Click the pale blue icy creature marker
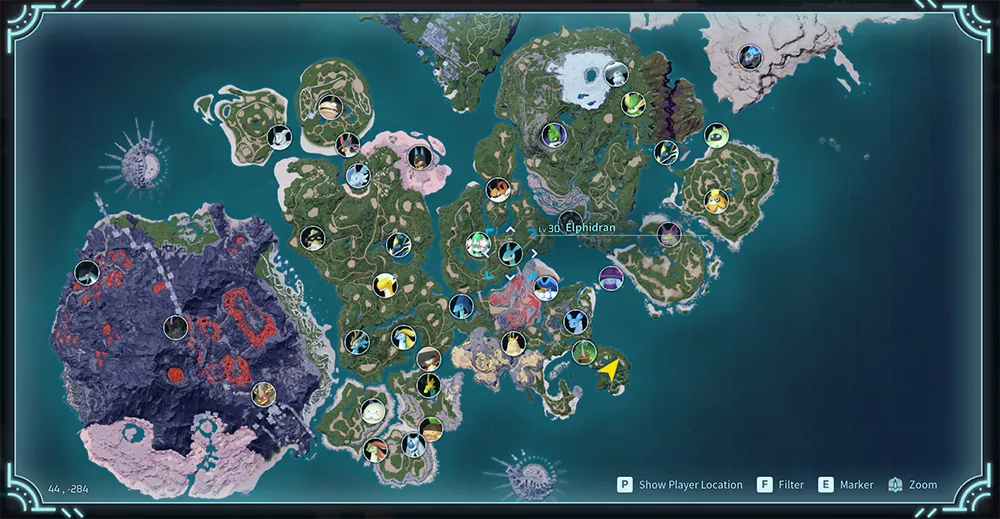The image size is (1000, 519). (357, 178)
